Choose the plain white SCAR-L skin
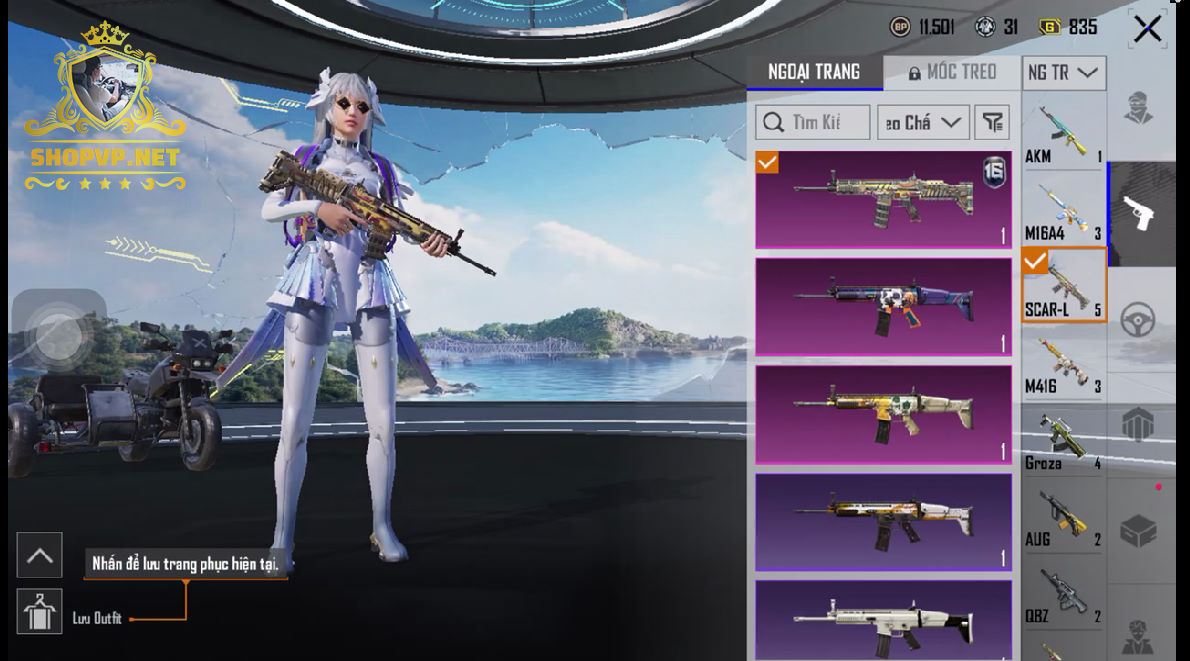 (x=883, y=620)
